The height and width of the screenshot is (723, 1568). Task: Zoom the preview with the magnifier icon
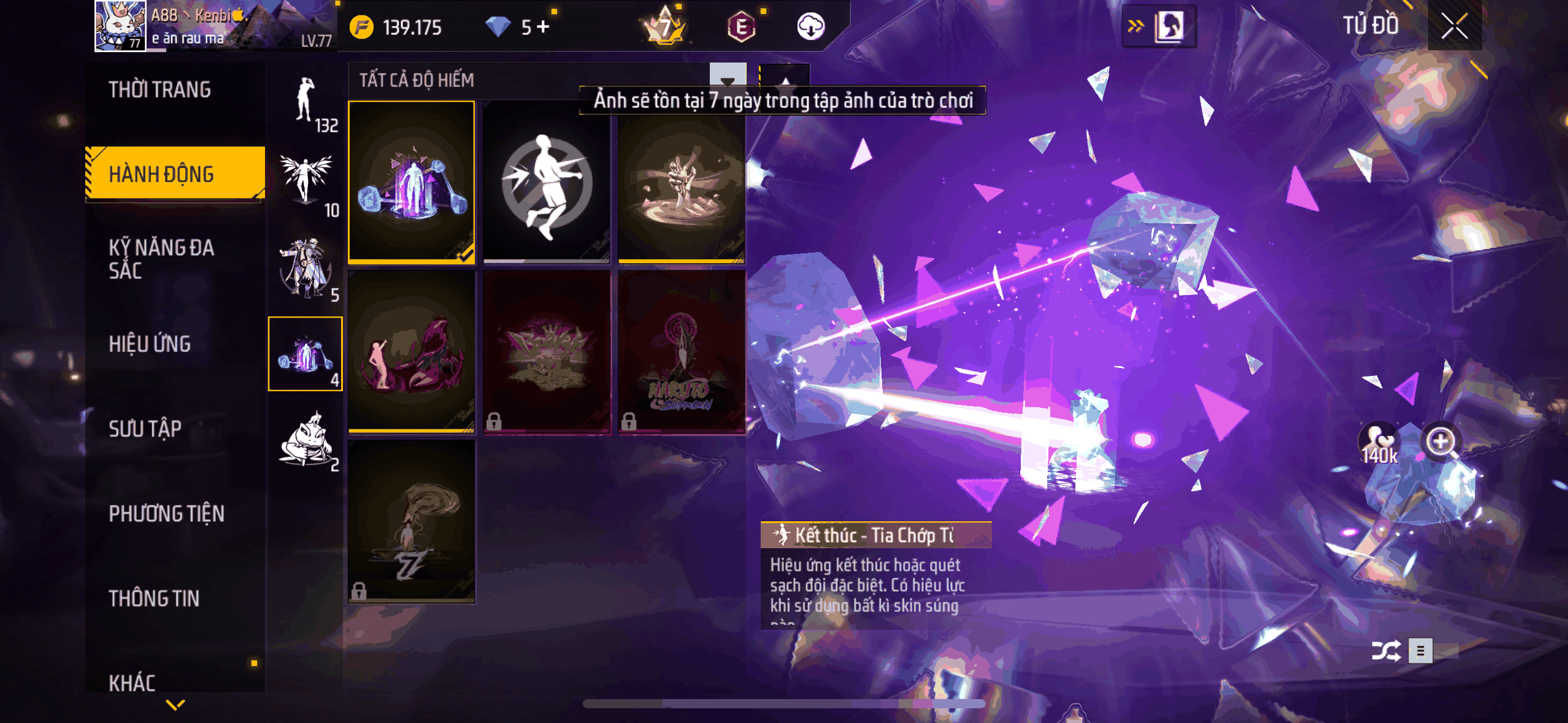pyautogui.click(x=1441, y=440)
